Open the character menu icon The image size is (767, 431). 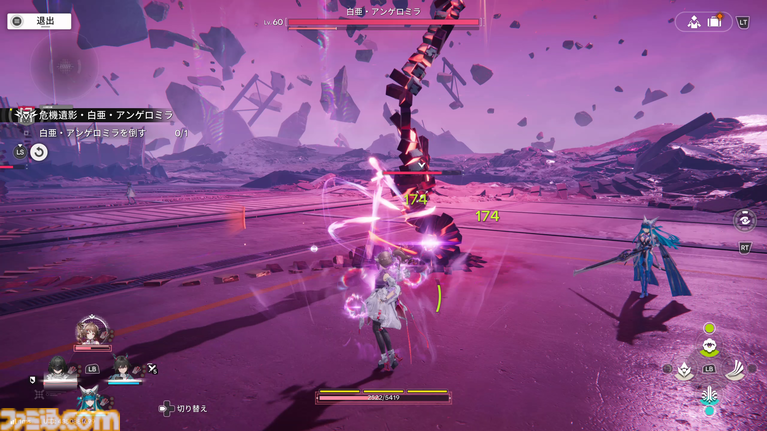coord(693,21)
